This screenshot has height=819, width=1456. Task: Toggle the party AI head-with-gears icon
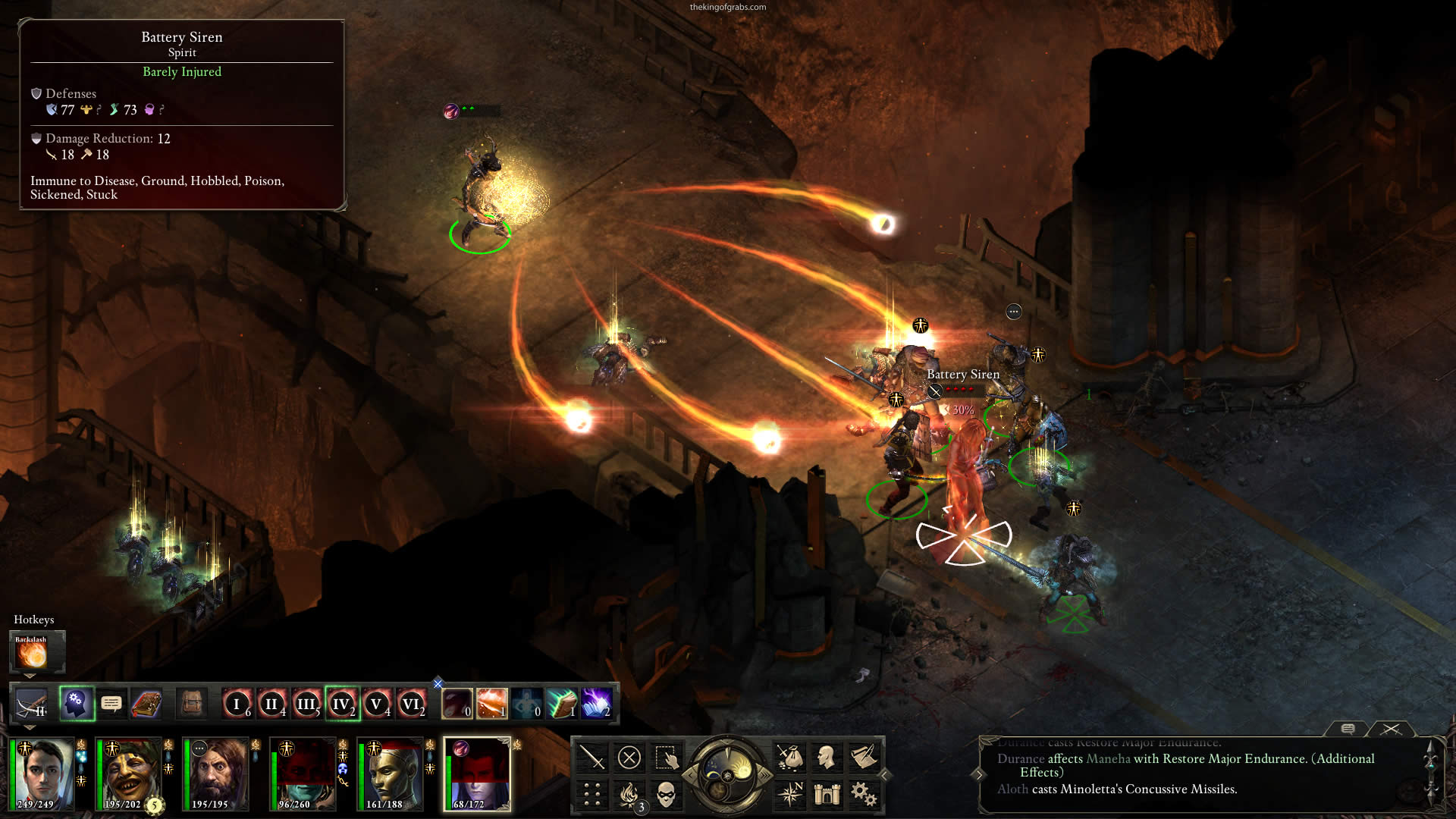76,704
